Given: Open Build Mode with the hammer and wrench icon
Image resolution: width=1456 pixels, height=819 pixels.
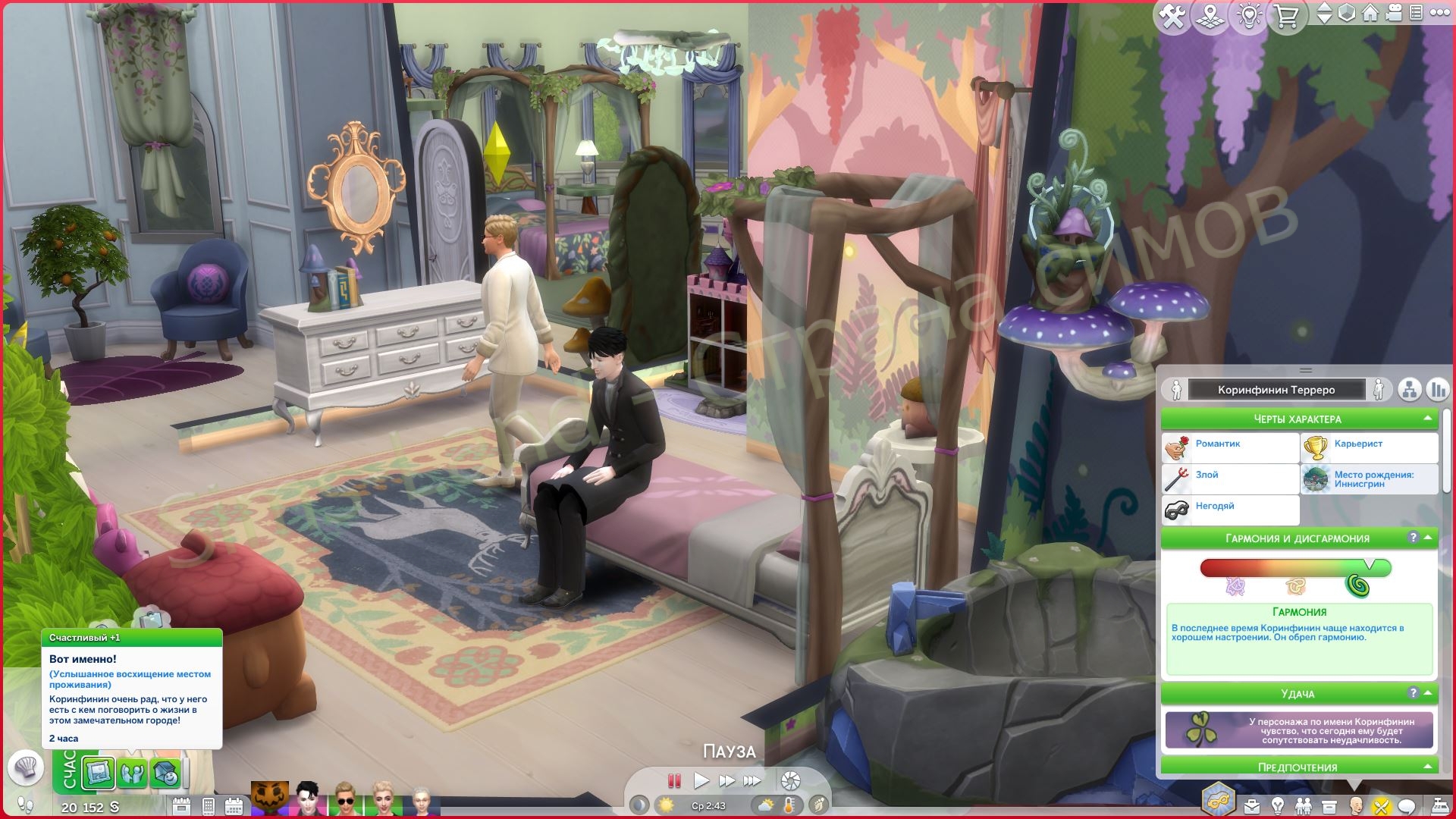Looking at the screenshot, I should tap(1172, 13).
